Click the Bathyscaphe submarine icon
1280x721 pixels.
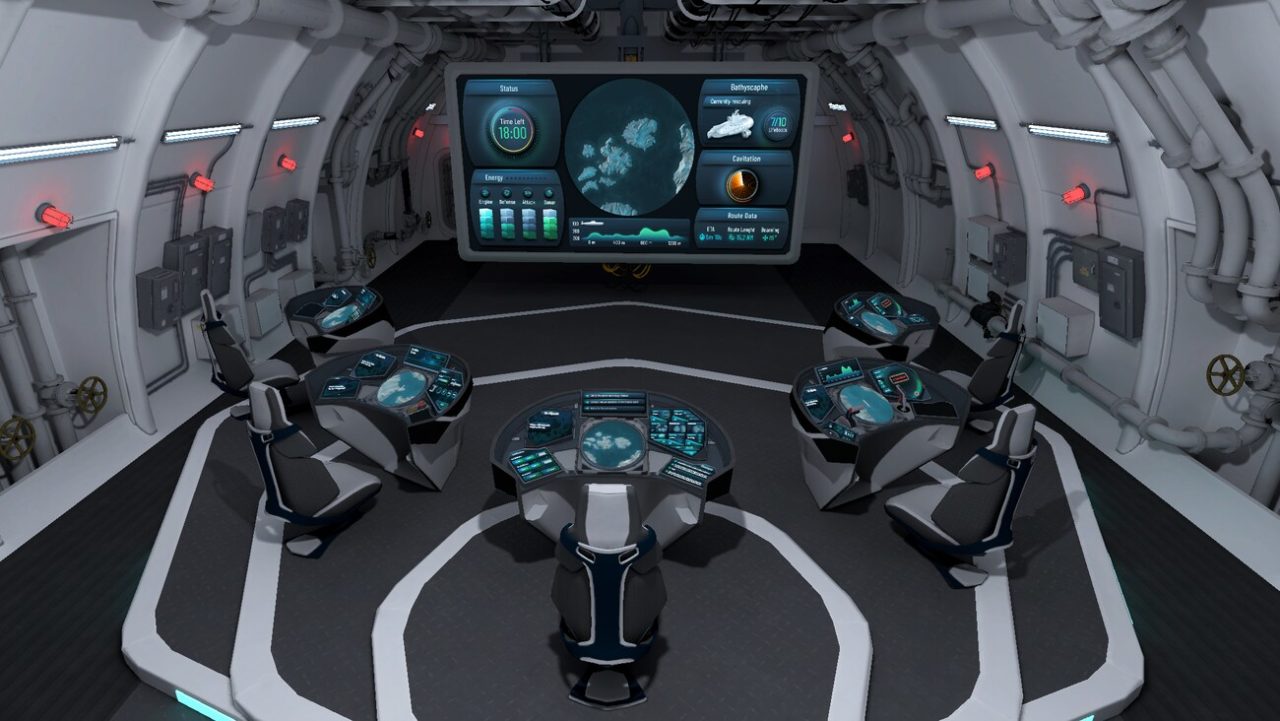pyautogui.click(x=731, y=126)
